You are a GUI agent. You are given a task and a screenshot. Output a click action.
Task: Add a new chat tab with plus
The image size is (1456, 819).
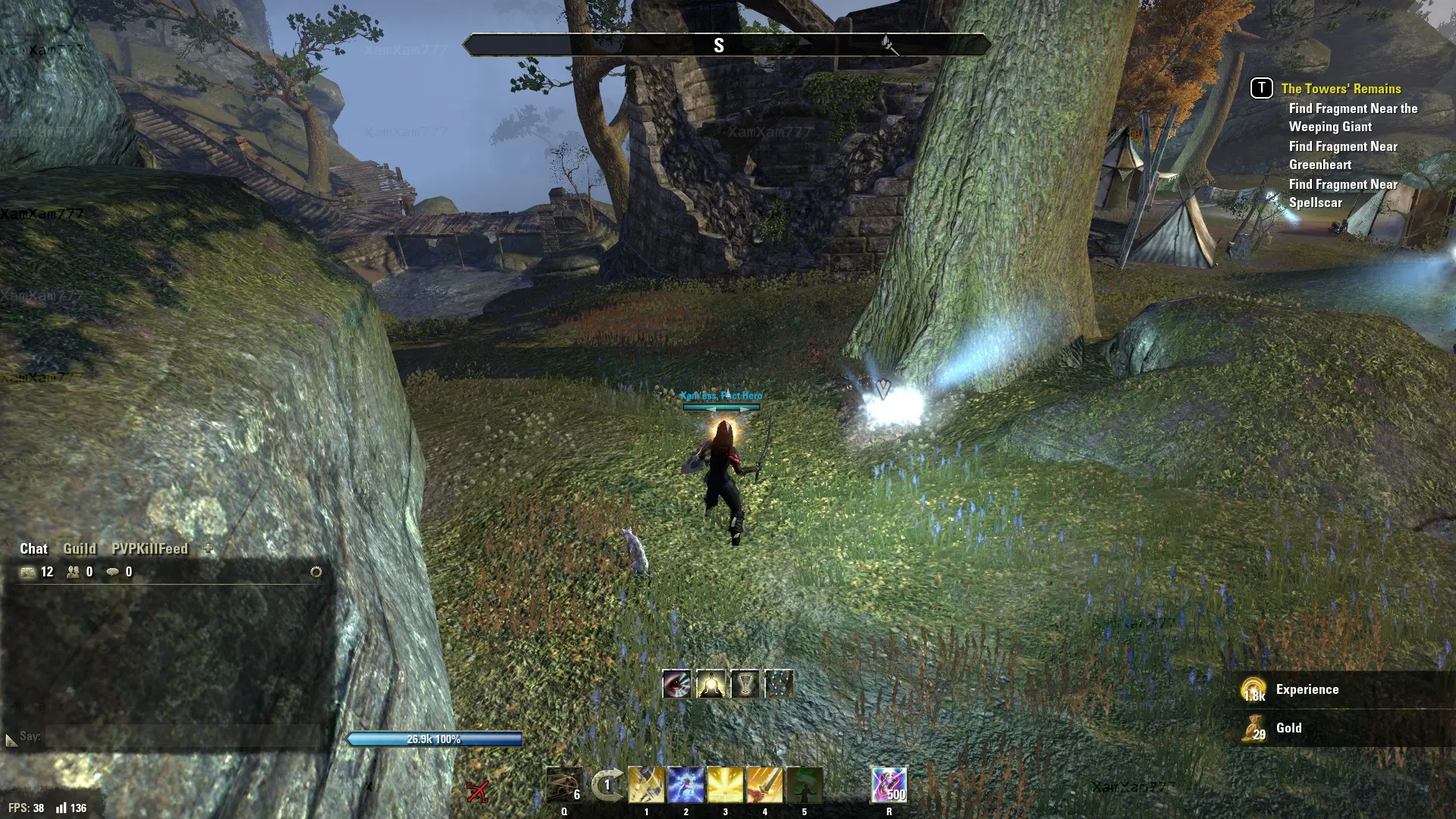(209, 548)
